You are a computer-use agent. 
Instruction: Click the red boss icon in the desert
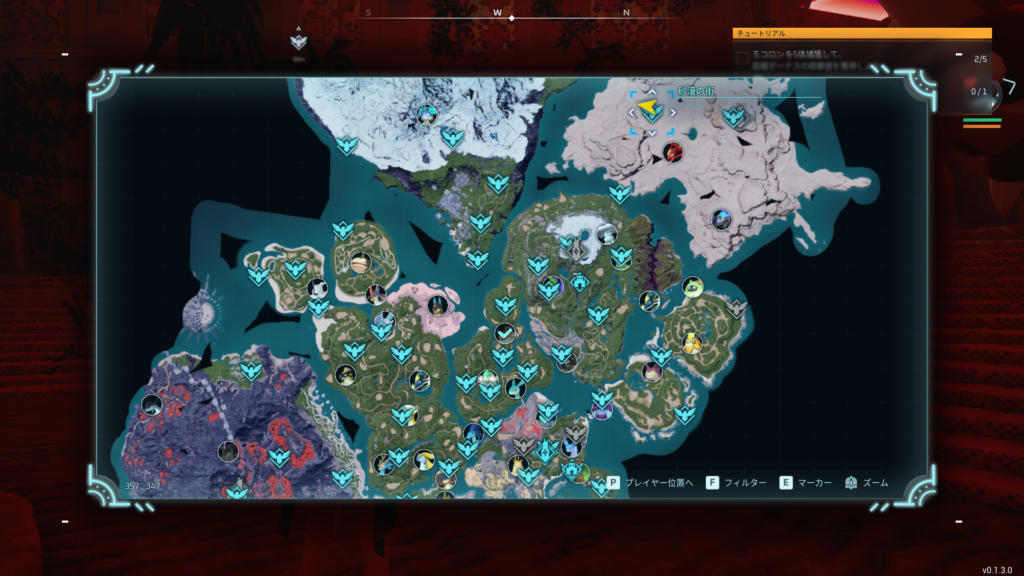pyautogui.click(x=672, y=152)
